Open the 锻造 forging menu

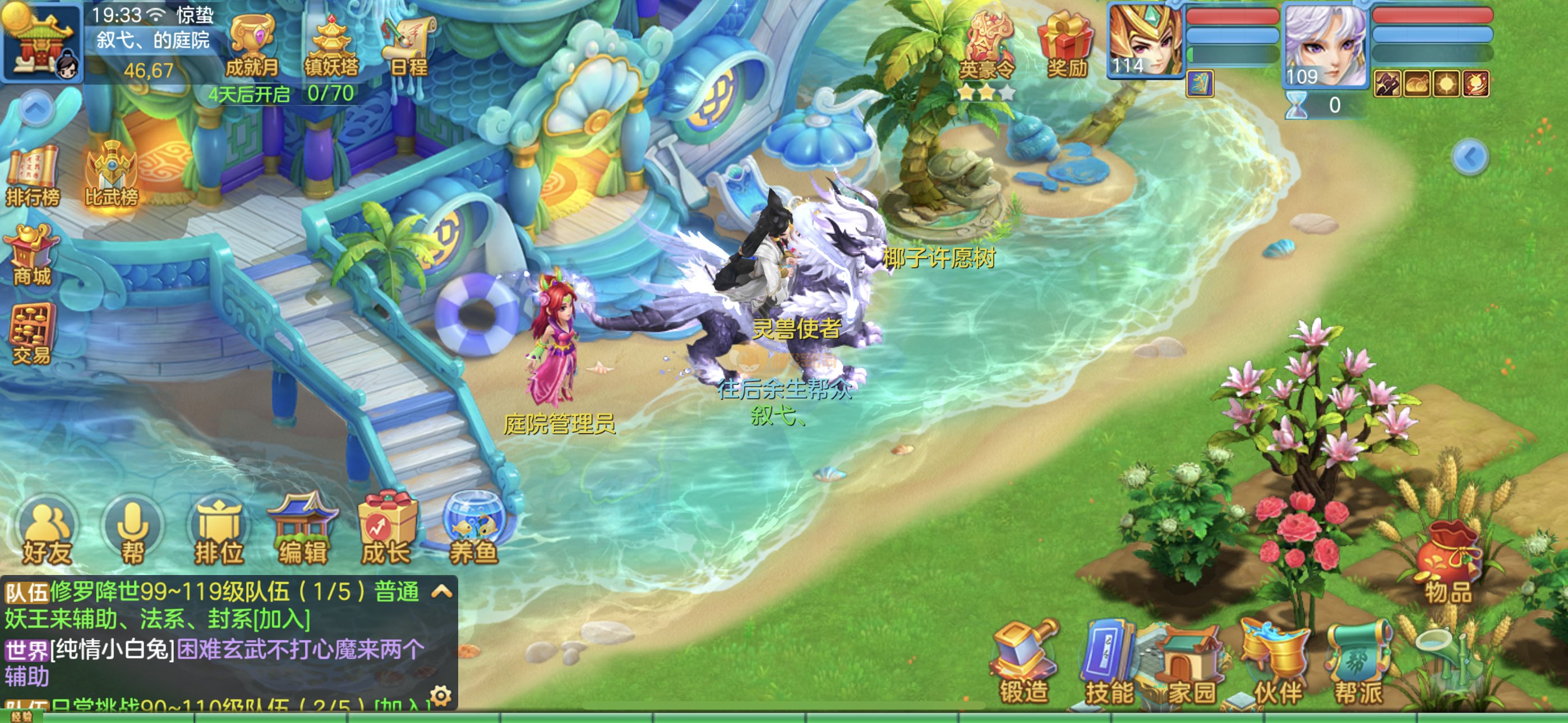(1024, 665)
